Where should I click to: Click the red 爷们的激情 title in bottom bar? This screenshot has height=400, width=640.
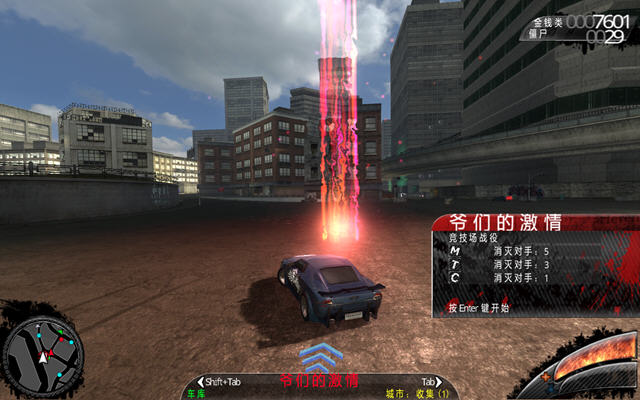319,381
